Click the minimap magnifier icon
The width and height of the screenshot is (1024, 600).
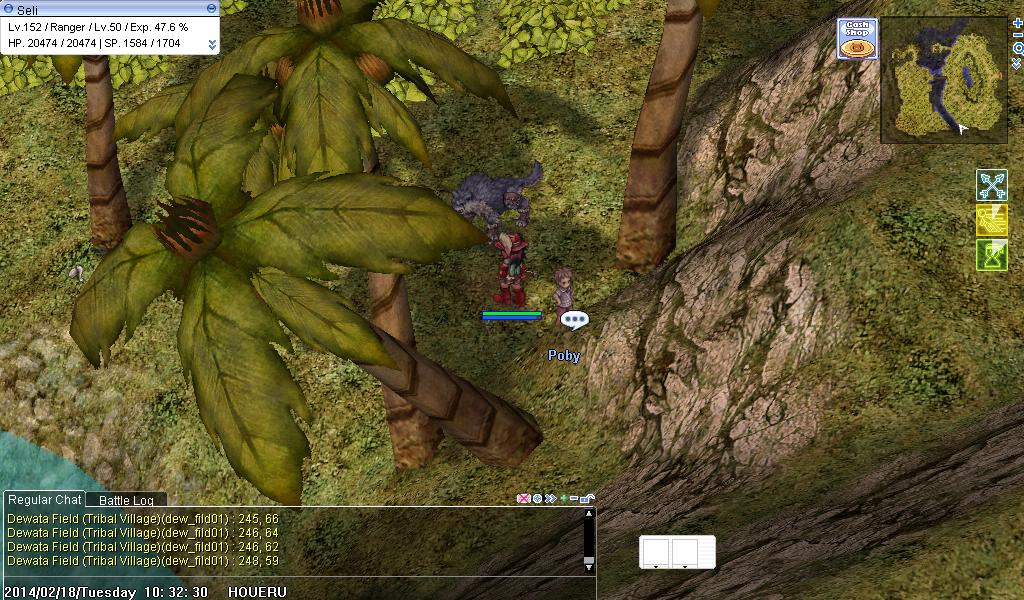[x=1018, y=48]
